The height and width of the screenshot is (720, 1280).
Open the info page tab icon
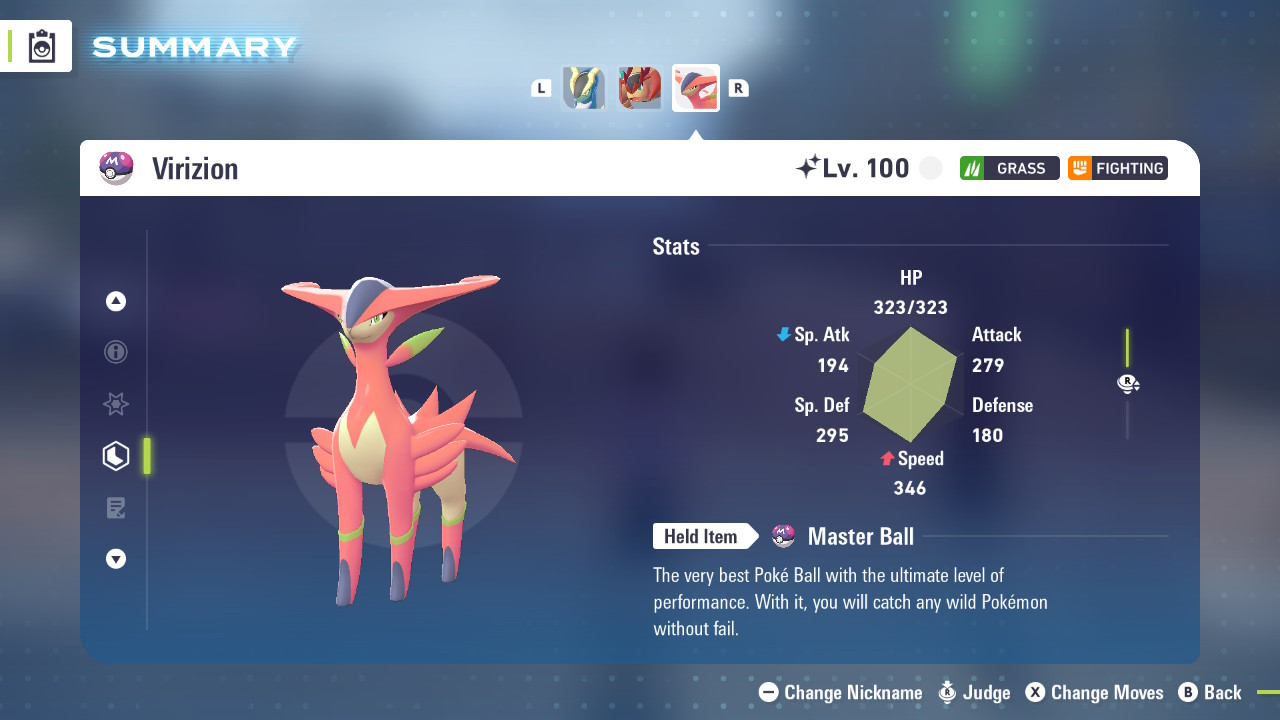[116, 352]
